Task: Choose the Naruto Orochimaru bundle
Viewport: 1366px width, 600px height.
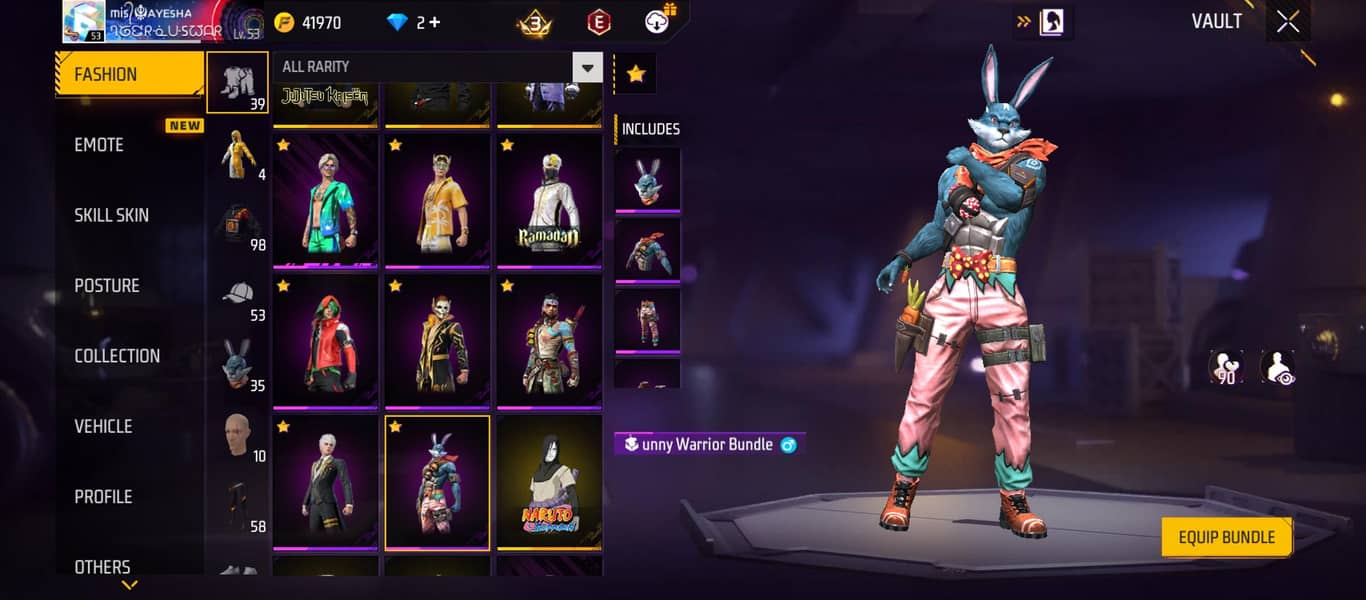Action: pos(548,482)
